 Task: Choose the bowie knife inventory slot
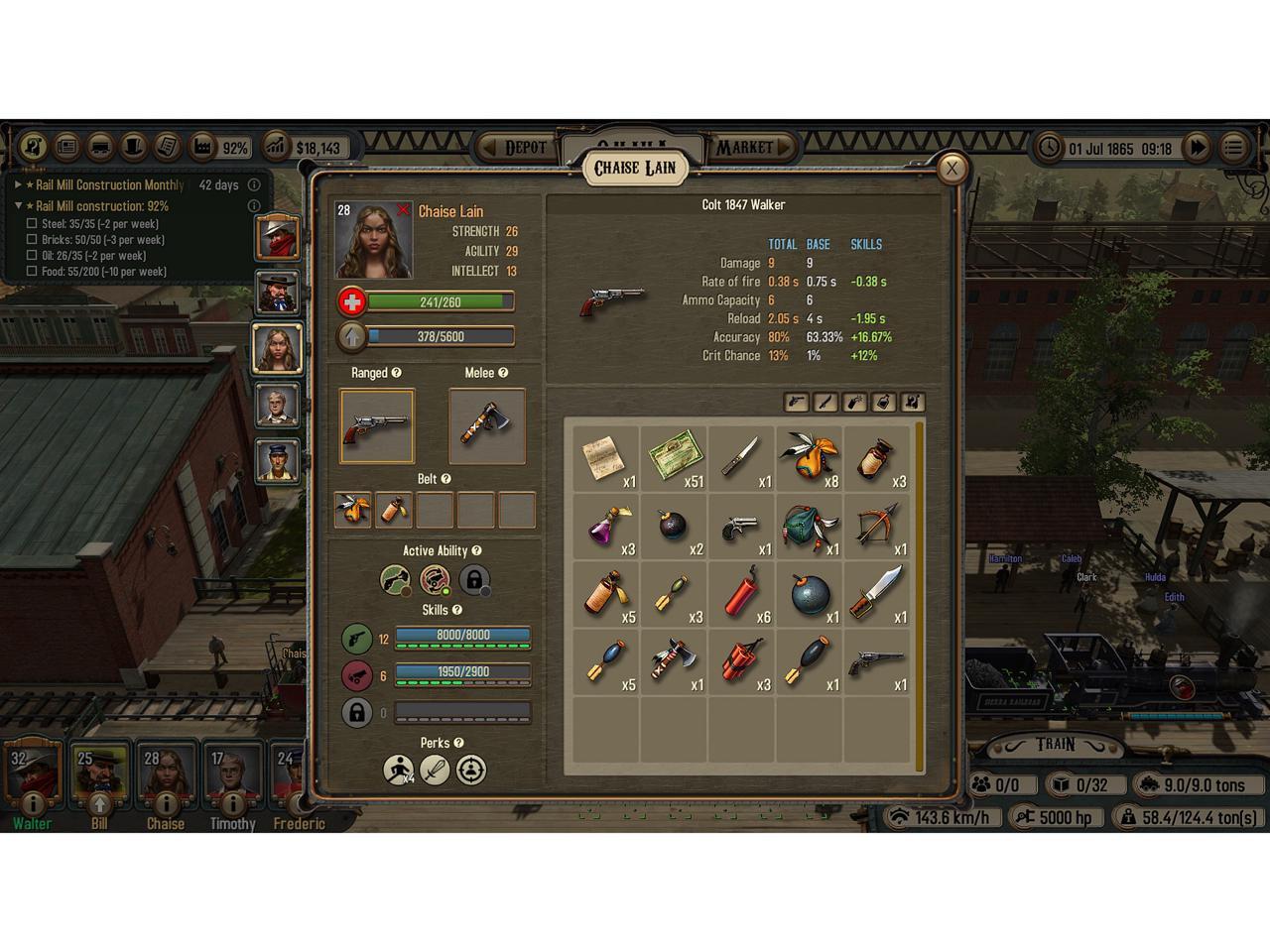click(877, 595)
